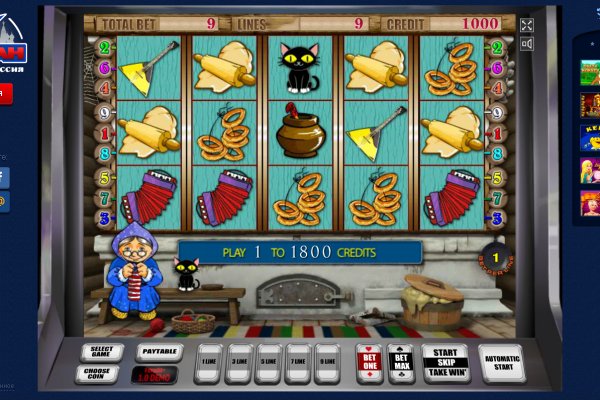The image size is (600, 400).
Task: Select the 1 Line button
Action: pos(208,363)
